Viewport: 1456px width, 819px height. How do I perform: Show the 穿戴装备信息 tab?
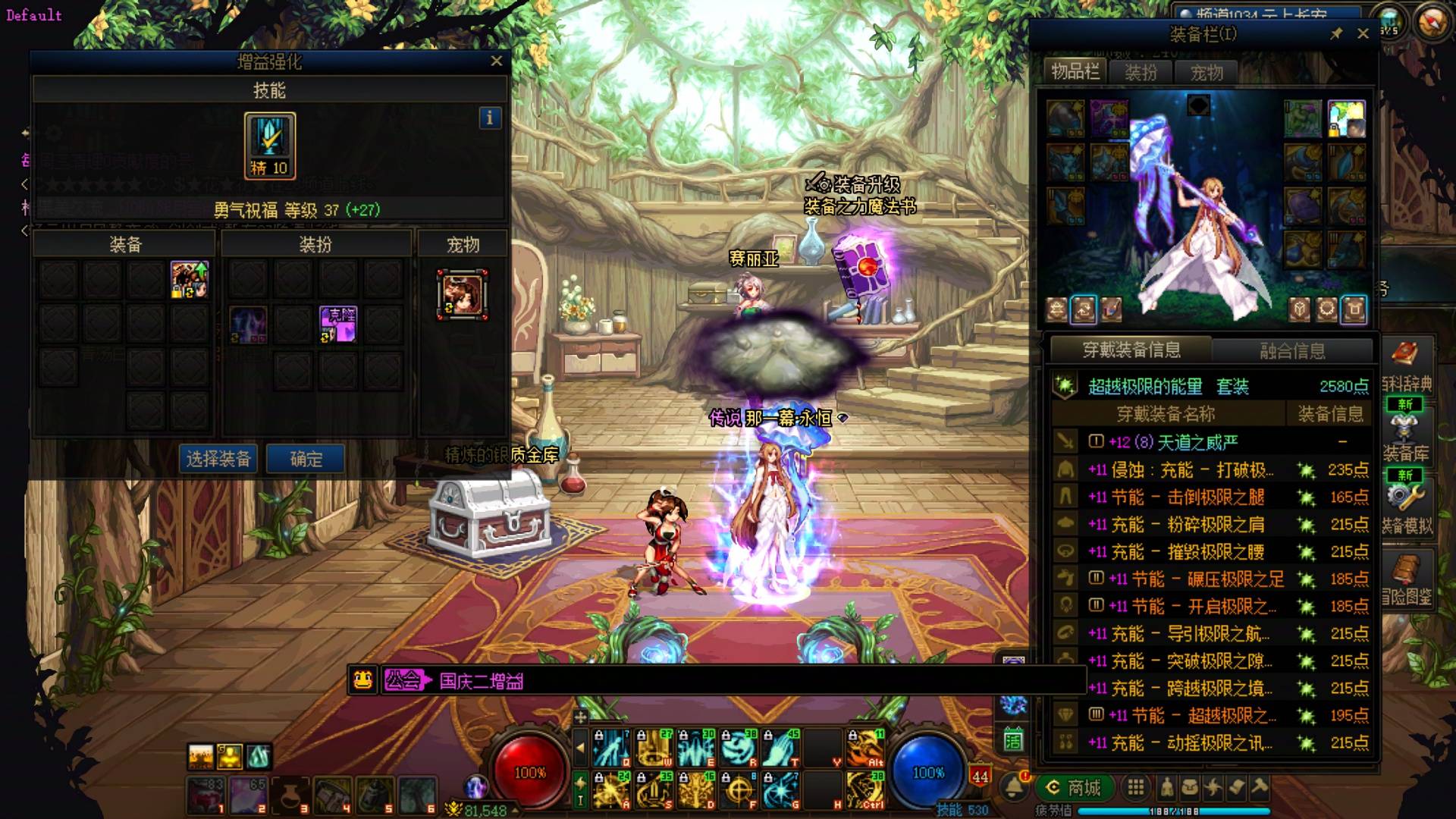pyautogui.click(x=1131, y=350)
